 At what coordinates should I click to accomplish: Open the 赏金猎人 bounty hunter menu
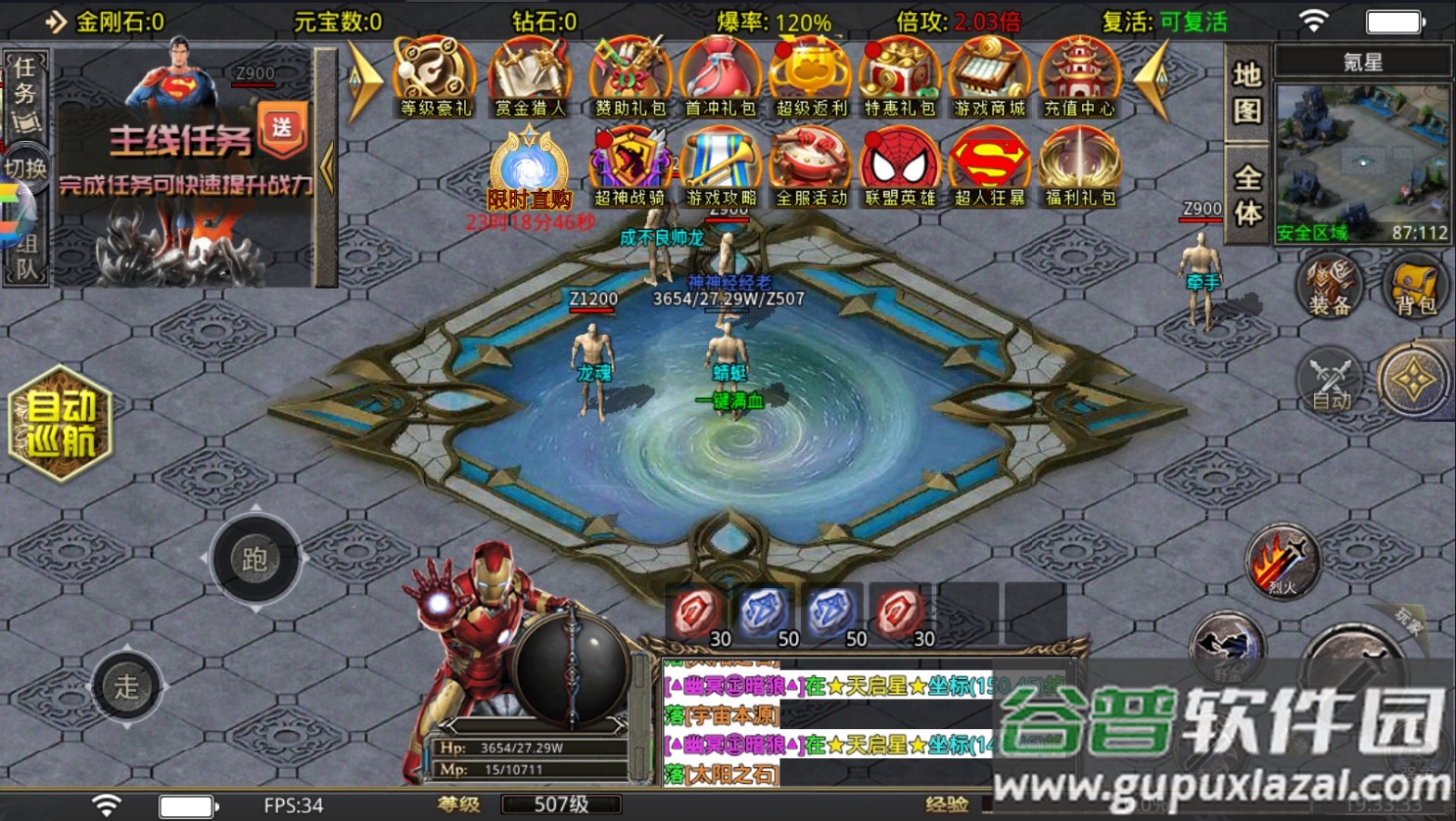point(529,78)
